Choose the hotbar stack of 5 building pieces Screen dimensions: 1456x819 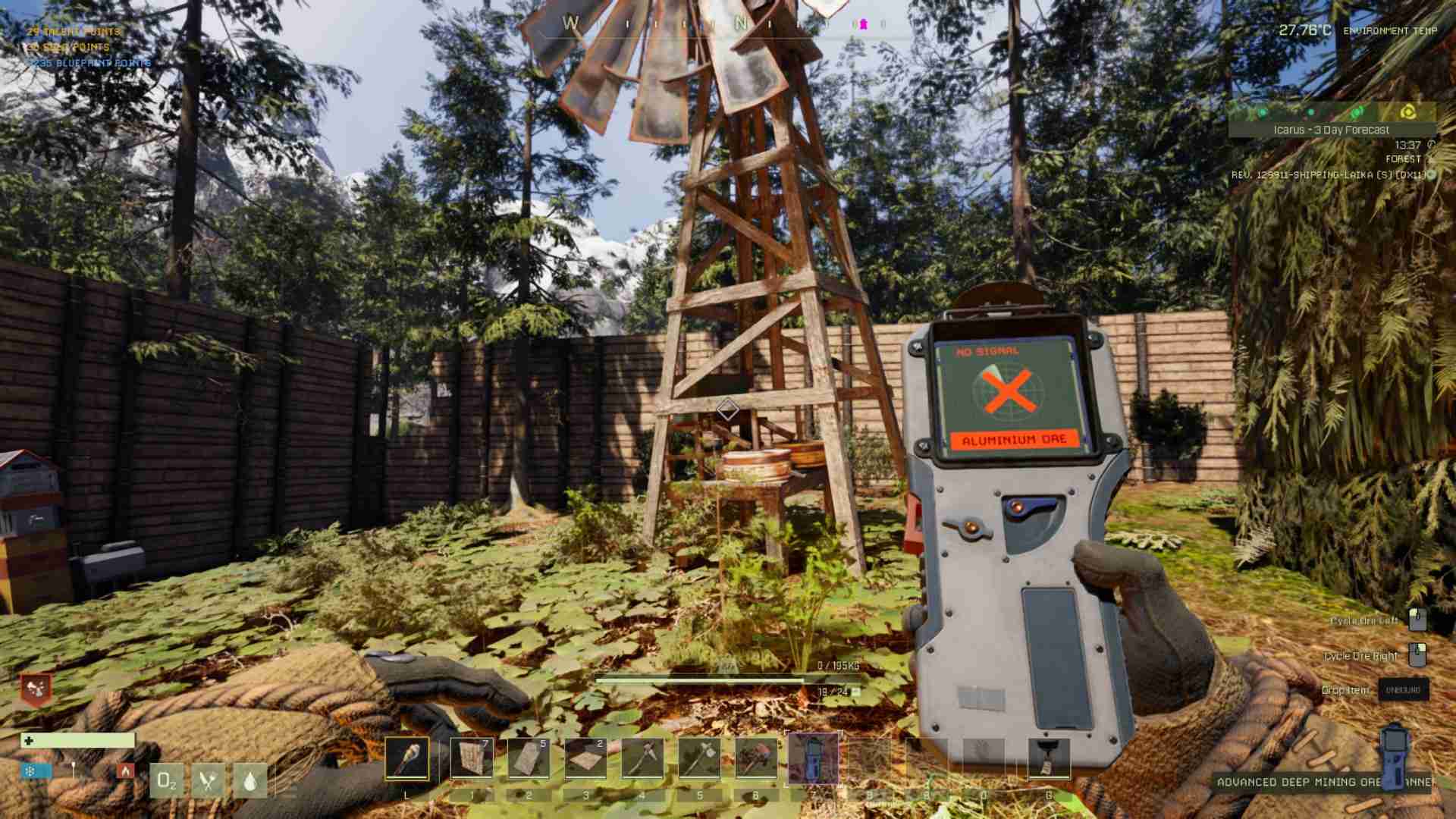pyautogui.click(x=529, y=758)
